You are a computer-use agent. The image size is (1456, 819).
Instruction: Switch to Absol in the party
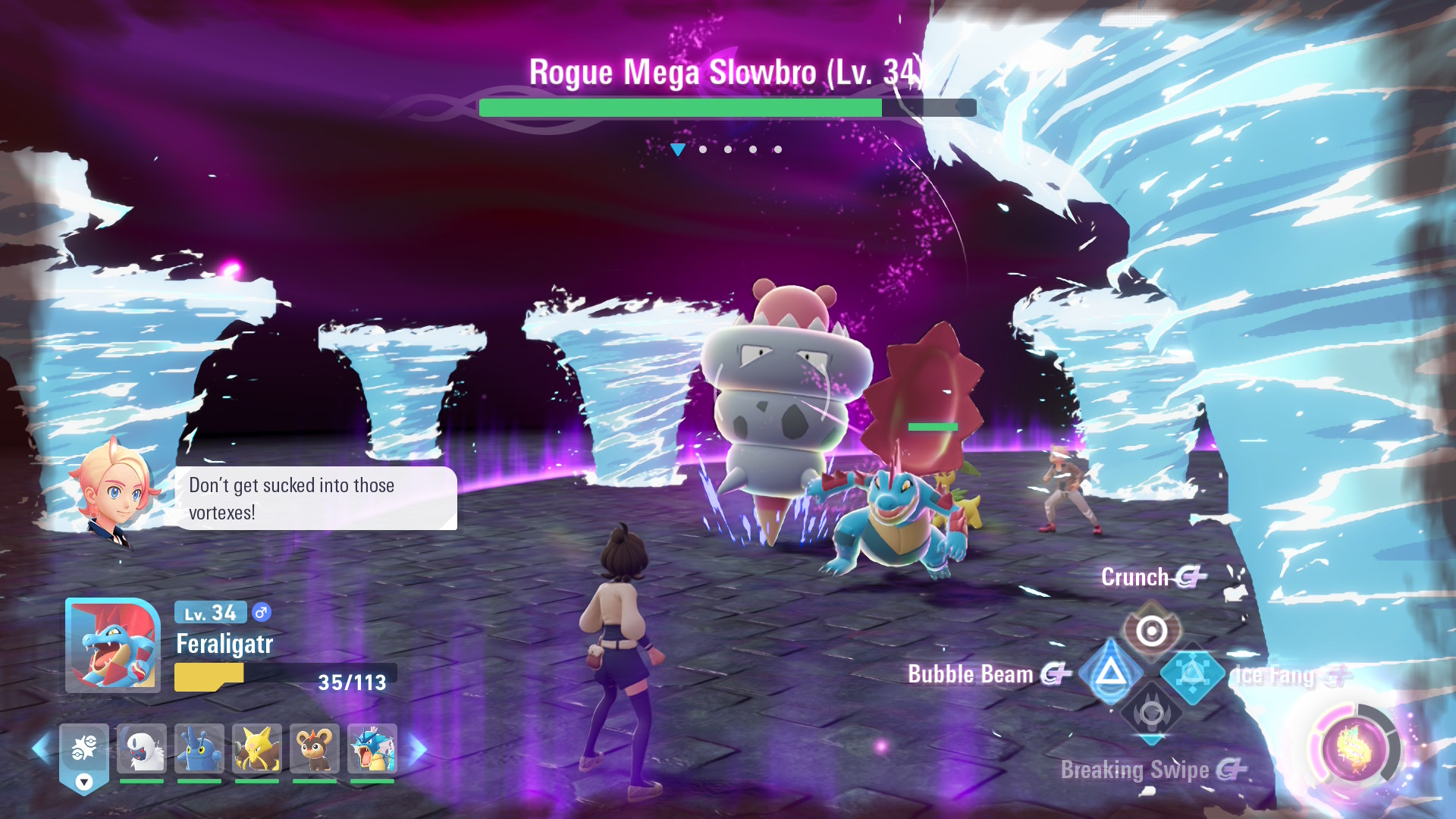[x=142, y=748]
